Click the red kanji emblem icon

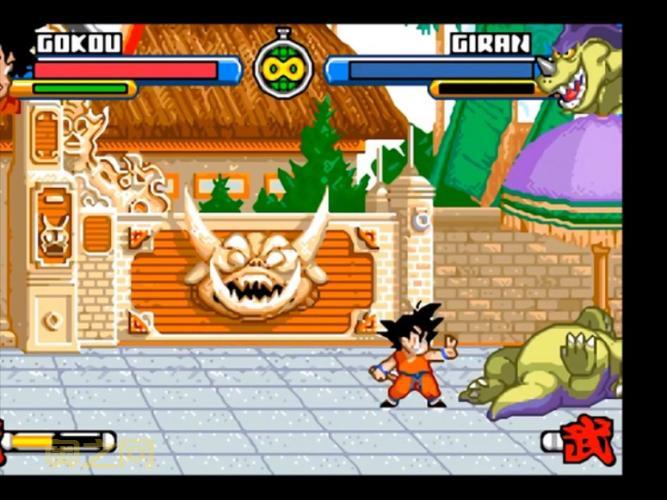click(590, 441)
